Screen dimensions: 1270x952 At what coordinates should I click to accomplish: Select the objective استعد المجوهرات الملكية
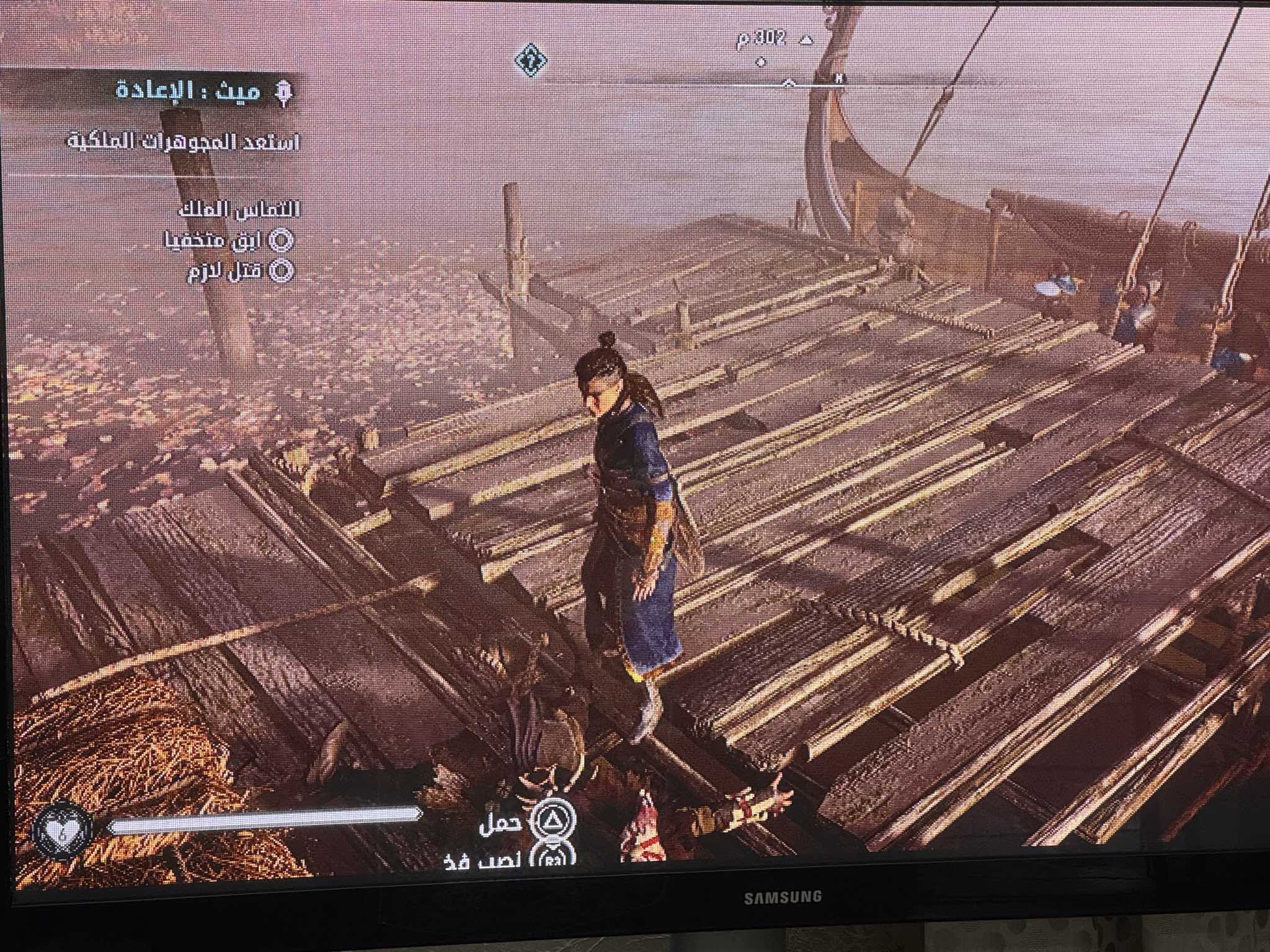[x=184, y=142]
